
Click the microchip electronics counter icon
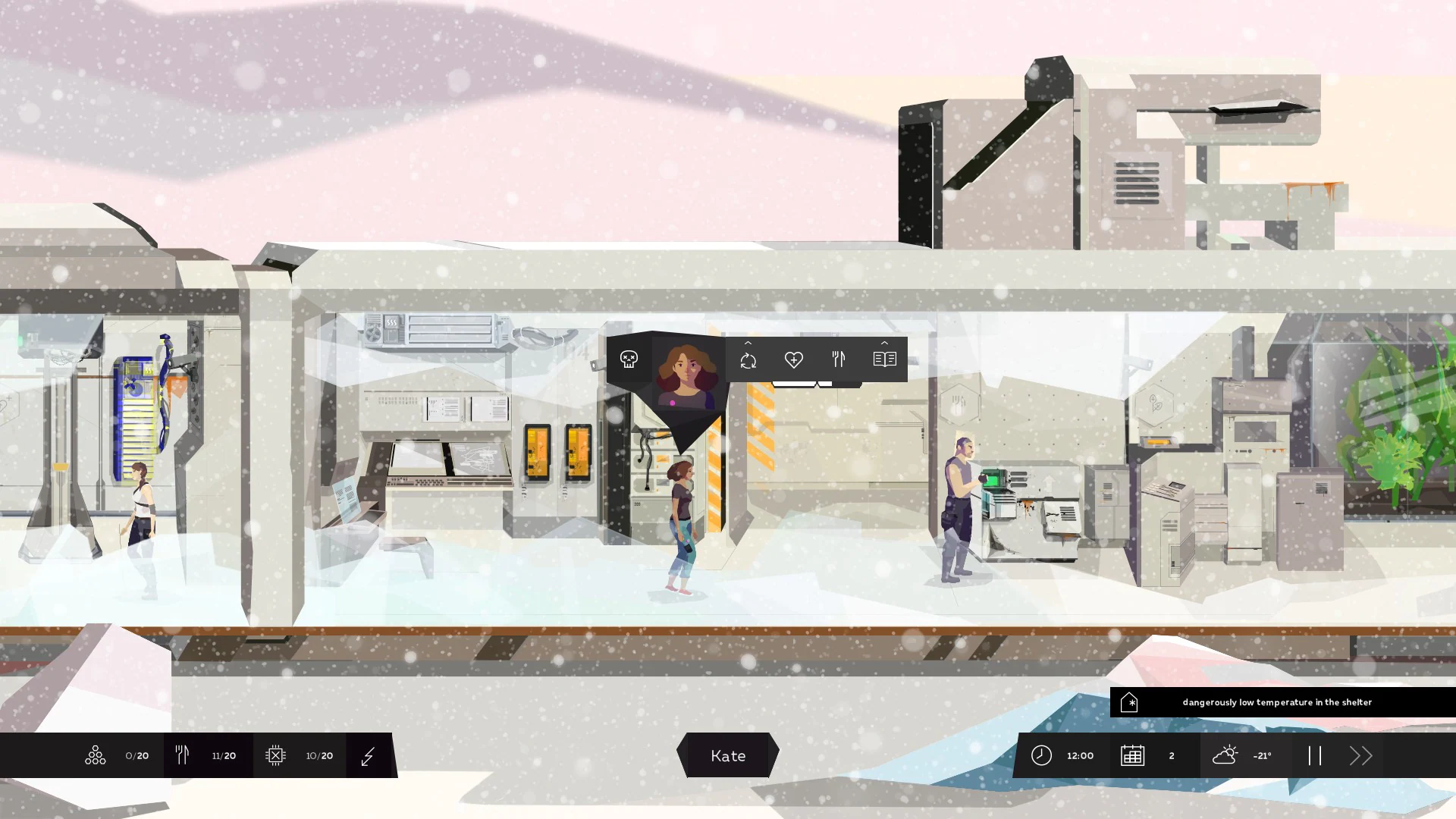click(277, 755)
